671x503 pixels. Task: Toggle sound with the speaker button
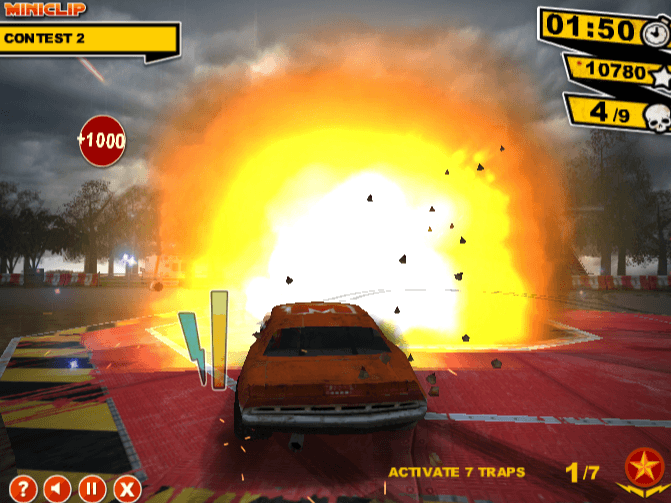pos(58,489)
